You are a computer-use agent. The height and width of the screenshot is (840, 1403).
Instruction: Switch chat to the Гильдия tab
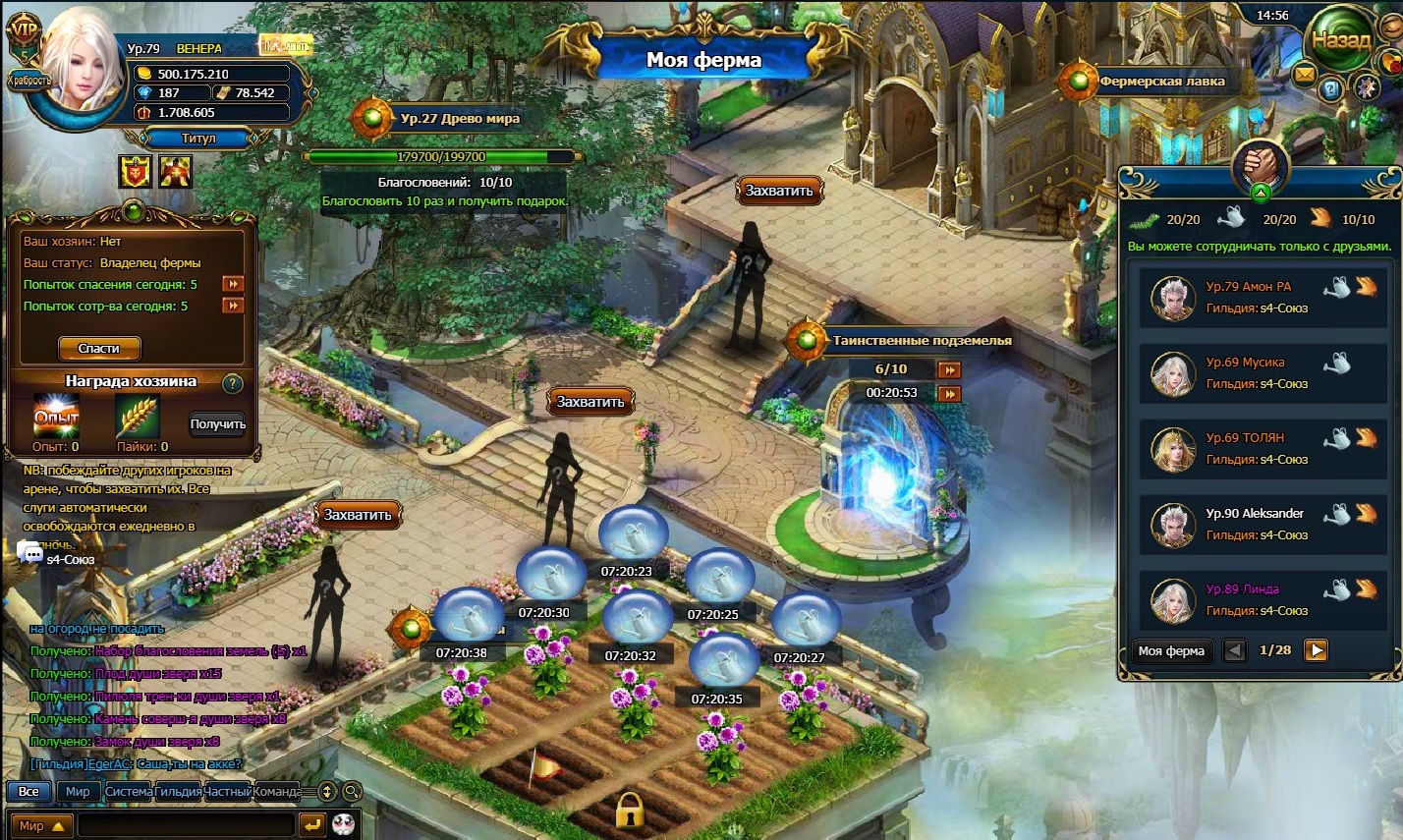pos(178,792)
